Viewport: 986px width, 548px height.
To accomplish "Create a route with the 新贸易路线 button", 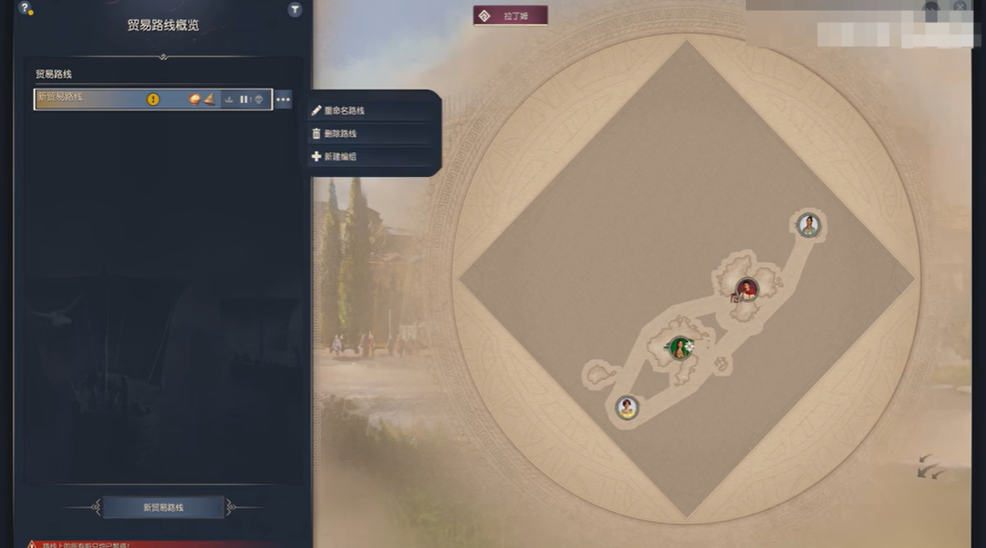I will (x=164, y=507).
